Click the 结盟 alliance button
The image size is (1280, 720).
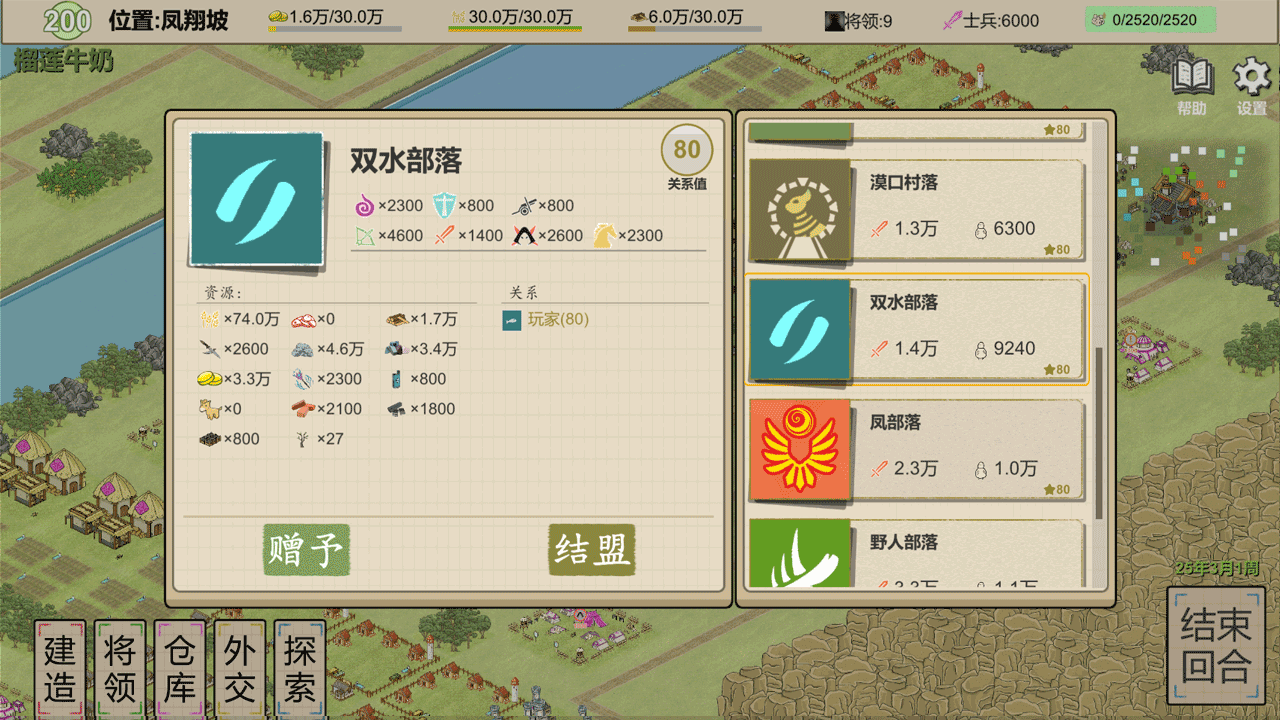(590, 550)
